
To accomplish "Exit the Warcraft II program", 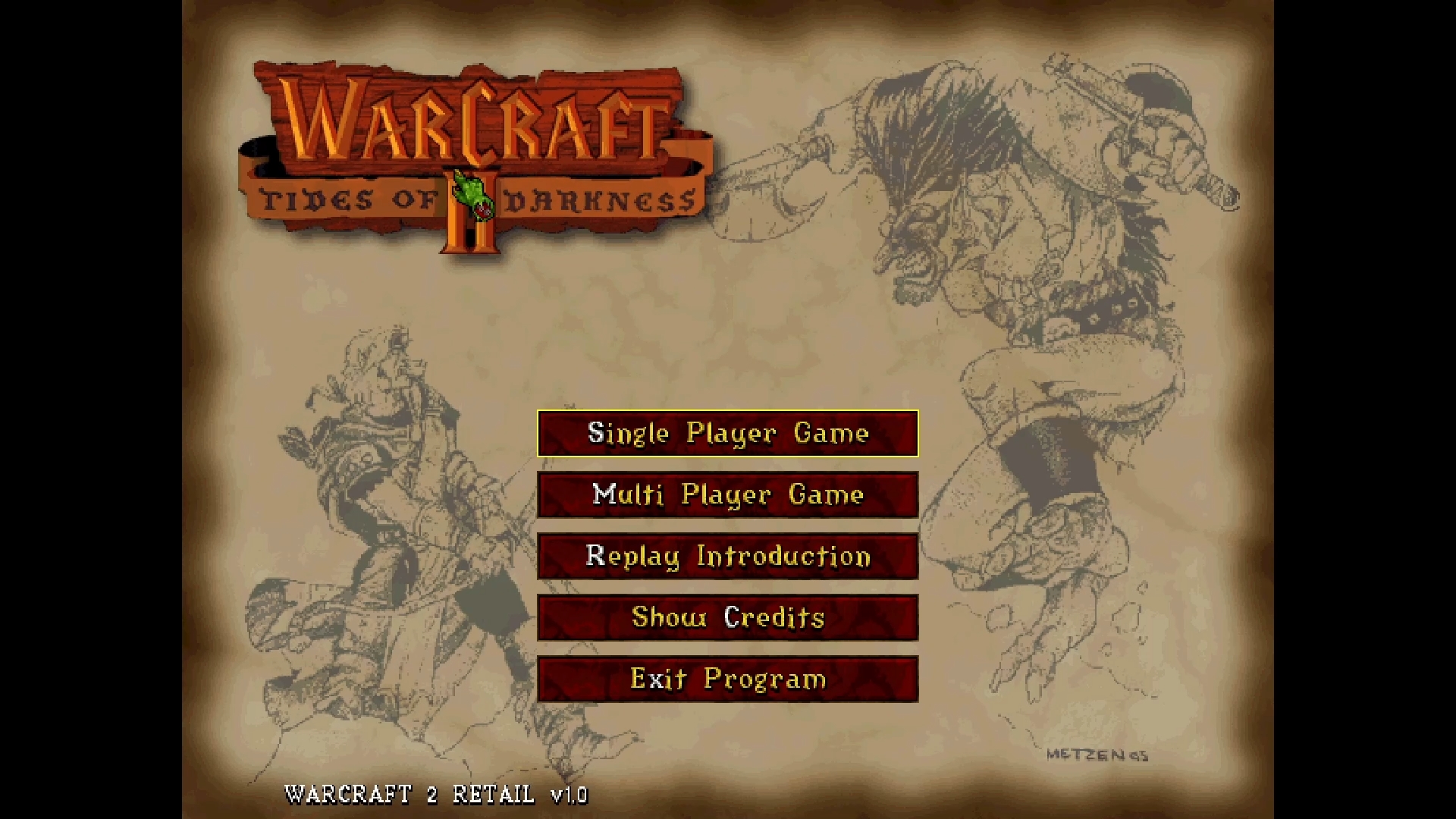I will (726, 679).
